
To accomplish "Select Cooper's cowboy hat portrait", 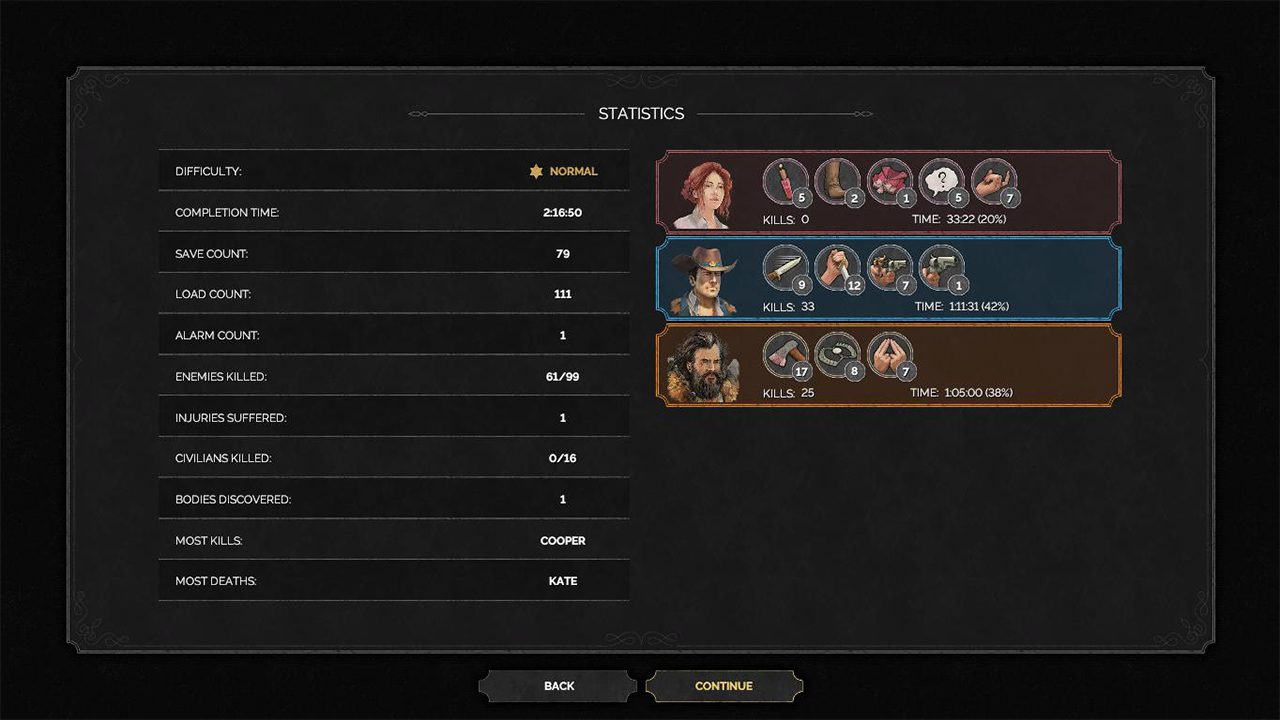I will (706, 280).
